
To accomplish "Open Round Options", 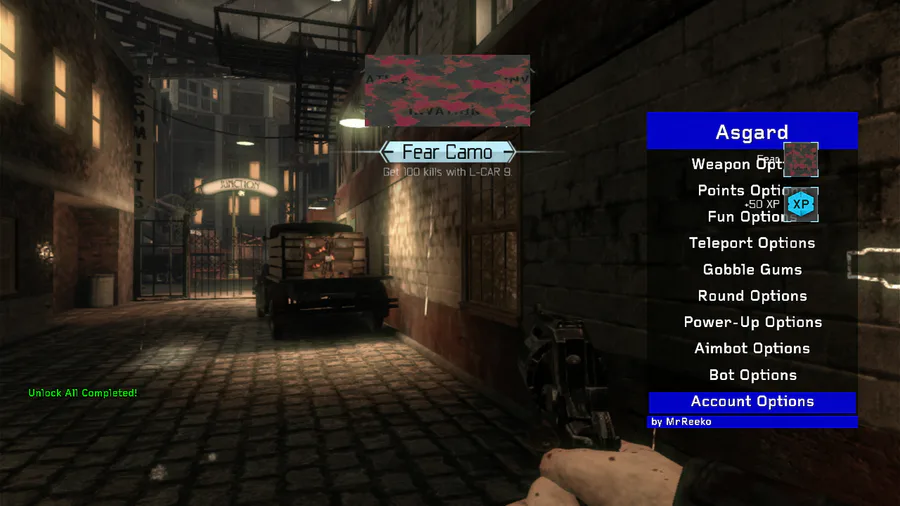I will (x=752, y=296).
